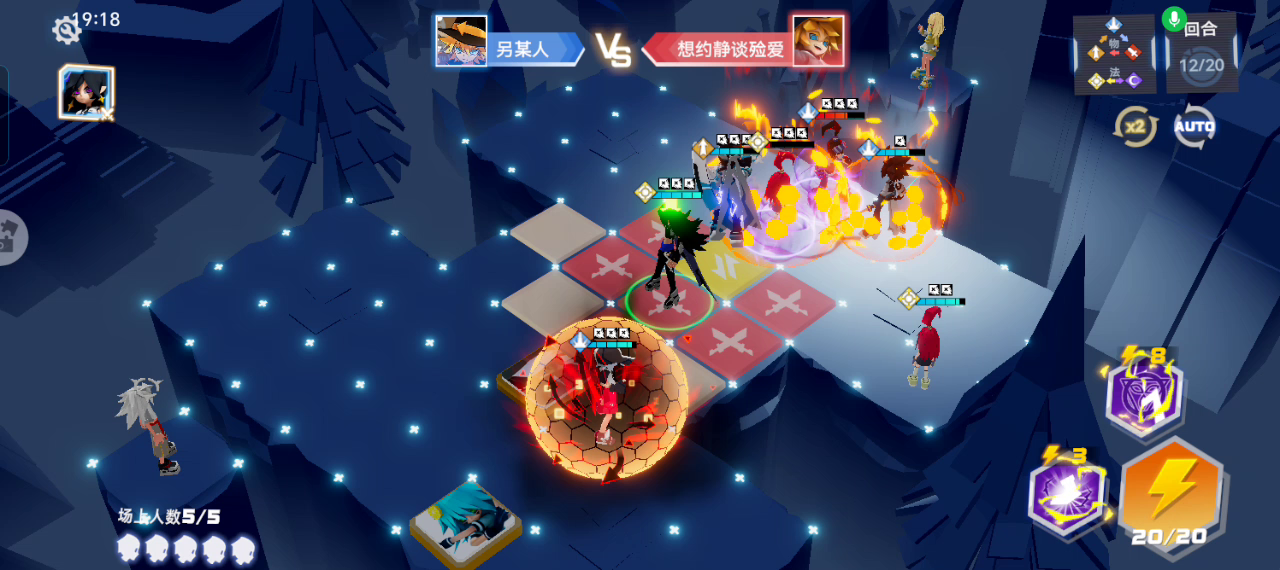Activate the 3-energy purple skill

(1068, 495)
